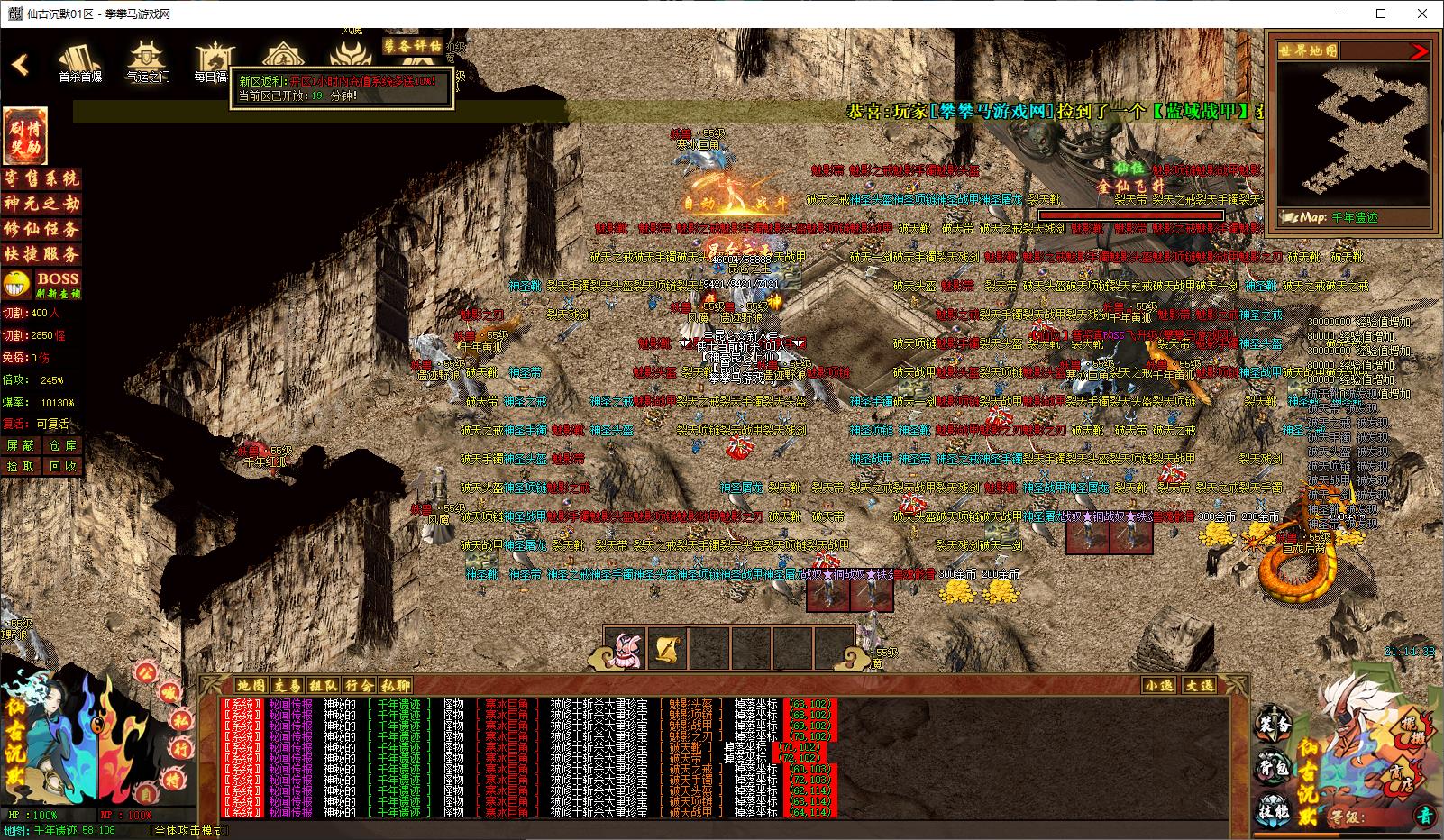Toggle the 屏蔽 hide-display button

tap(21, 445)
